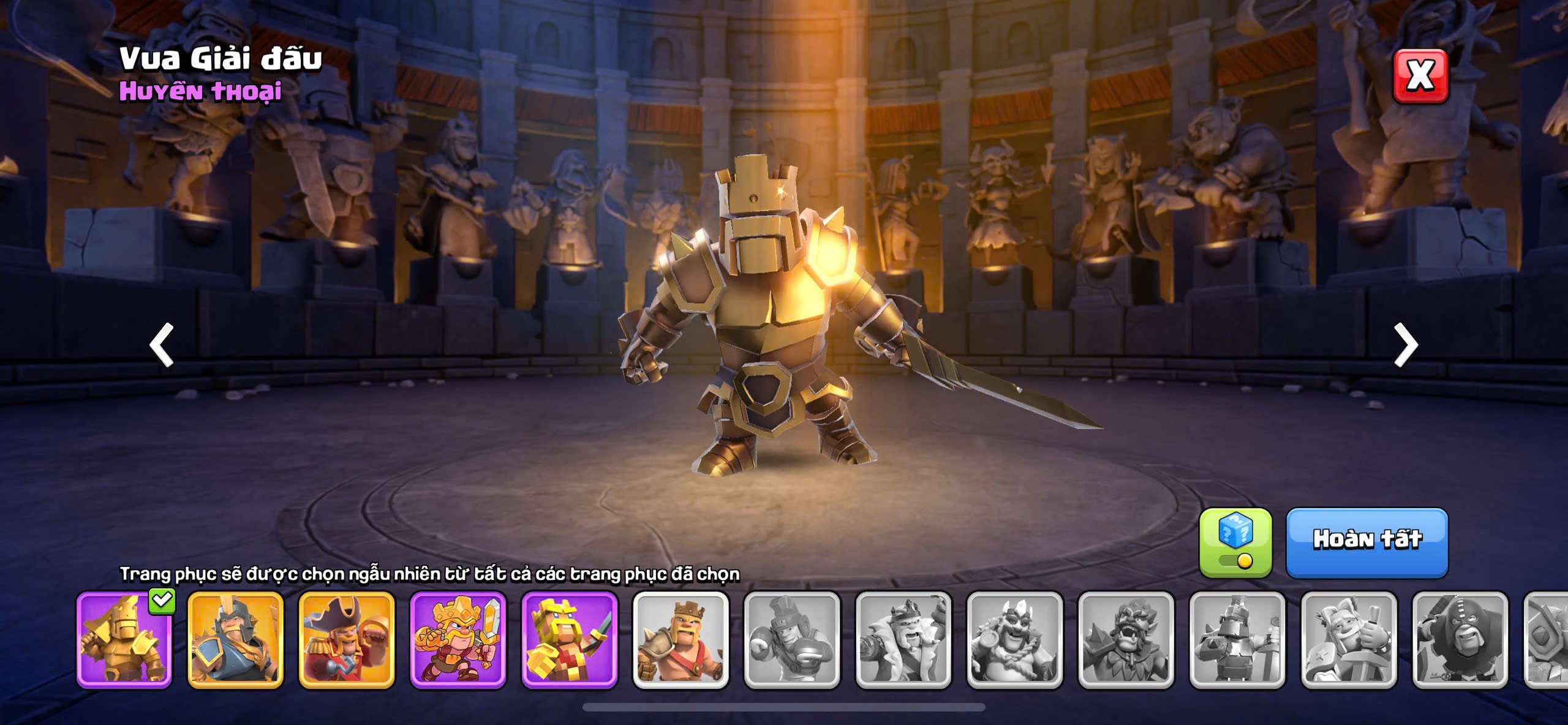Screen dimensions: 1568x725
Task: Show the next skin with right arrow
Action: (x=1406, y=345)
